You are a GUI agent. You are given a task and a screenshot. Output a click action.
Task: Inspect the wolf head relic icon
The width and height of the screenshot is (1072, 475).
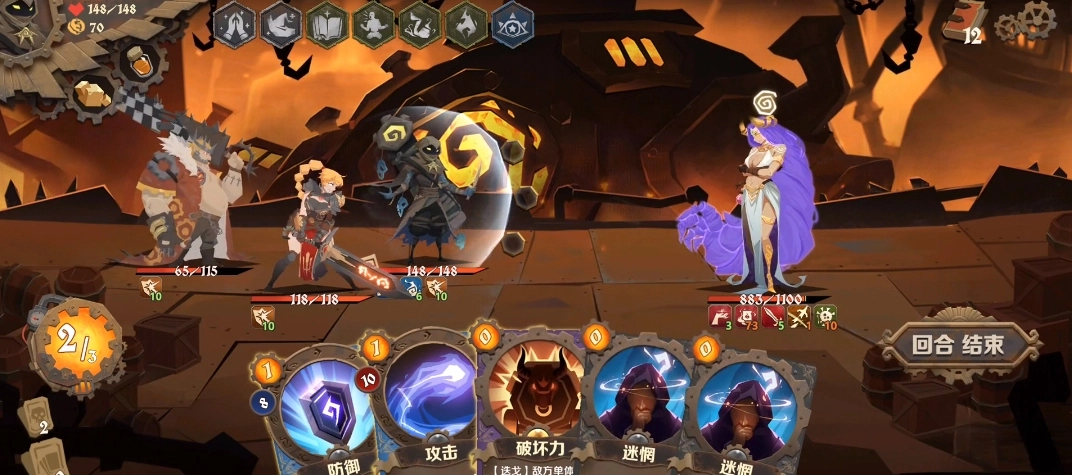(x=467, y=24)
